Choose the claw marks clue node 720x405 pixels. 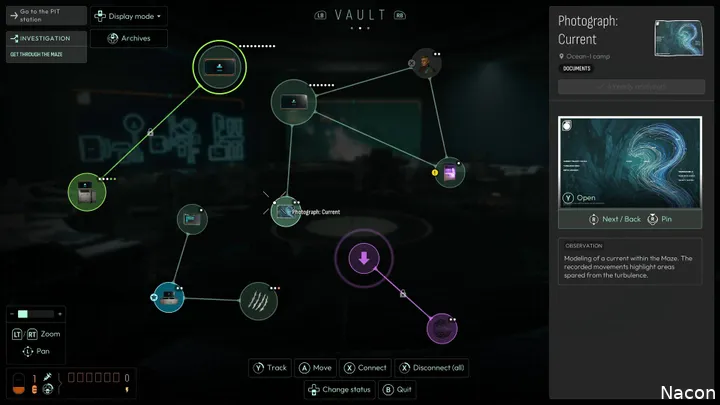click(258, 300)
